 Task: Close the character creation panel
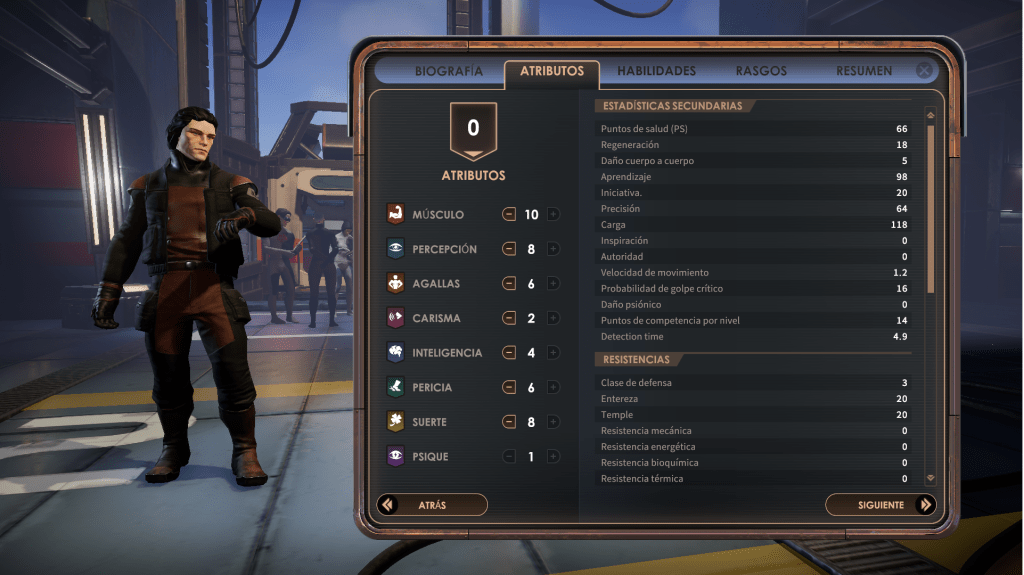pos(925,71)
